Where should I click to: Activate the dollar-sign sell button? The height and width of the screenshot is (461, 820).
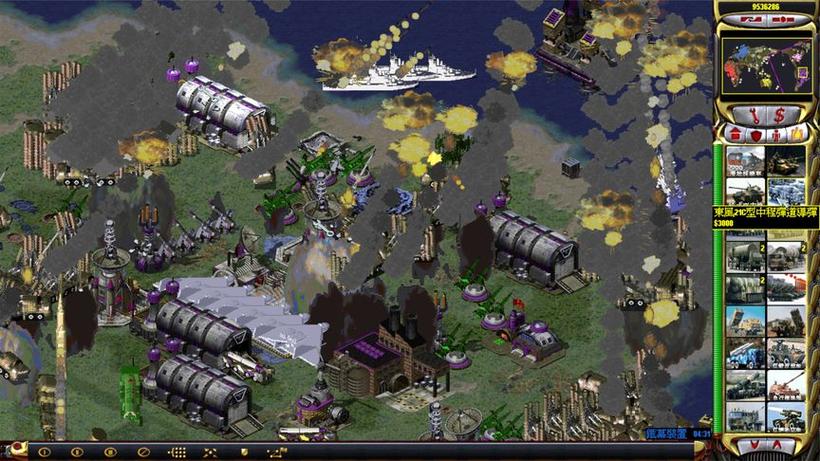click(x=778, y=115)
